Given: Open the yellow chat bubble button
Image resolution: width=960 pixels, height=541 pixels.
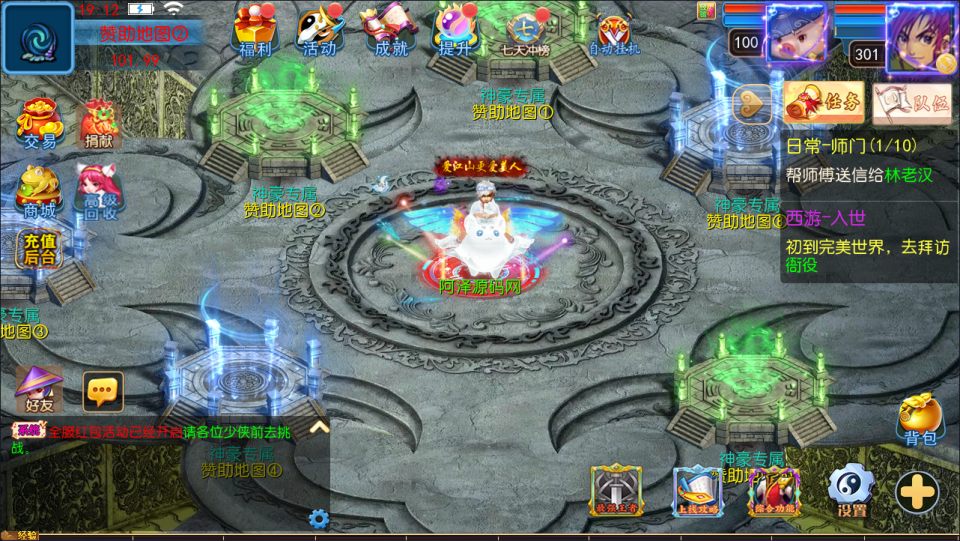Looking at the screenshot, I should [103, 392].
